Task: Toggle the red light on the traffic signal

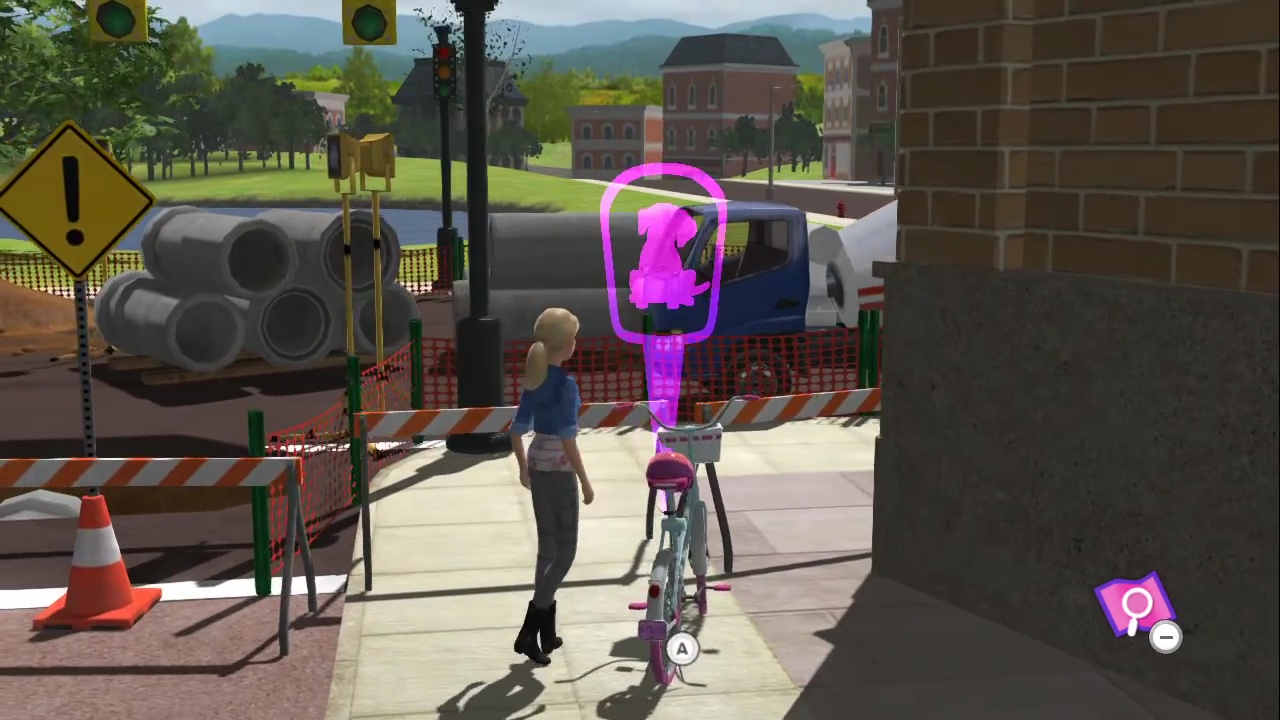Action: tap(444, 52)
